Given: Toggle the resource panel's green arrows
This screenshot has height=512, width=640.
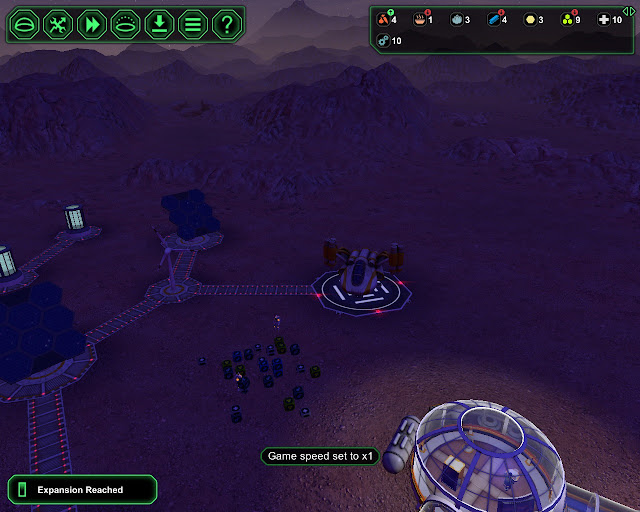Looking at the screenshot, I should 628,10.
